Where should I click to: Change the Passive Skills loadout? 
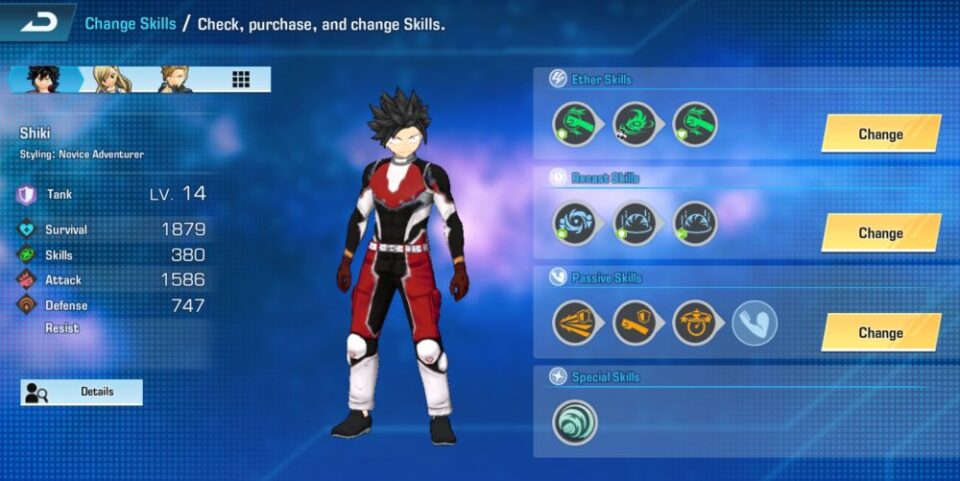[880, 333]
